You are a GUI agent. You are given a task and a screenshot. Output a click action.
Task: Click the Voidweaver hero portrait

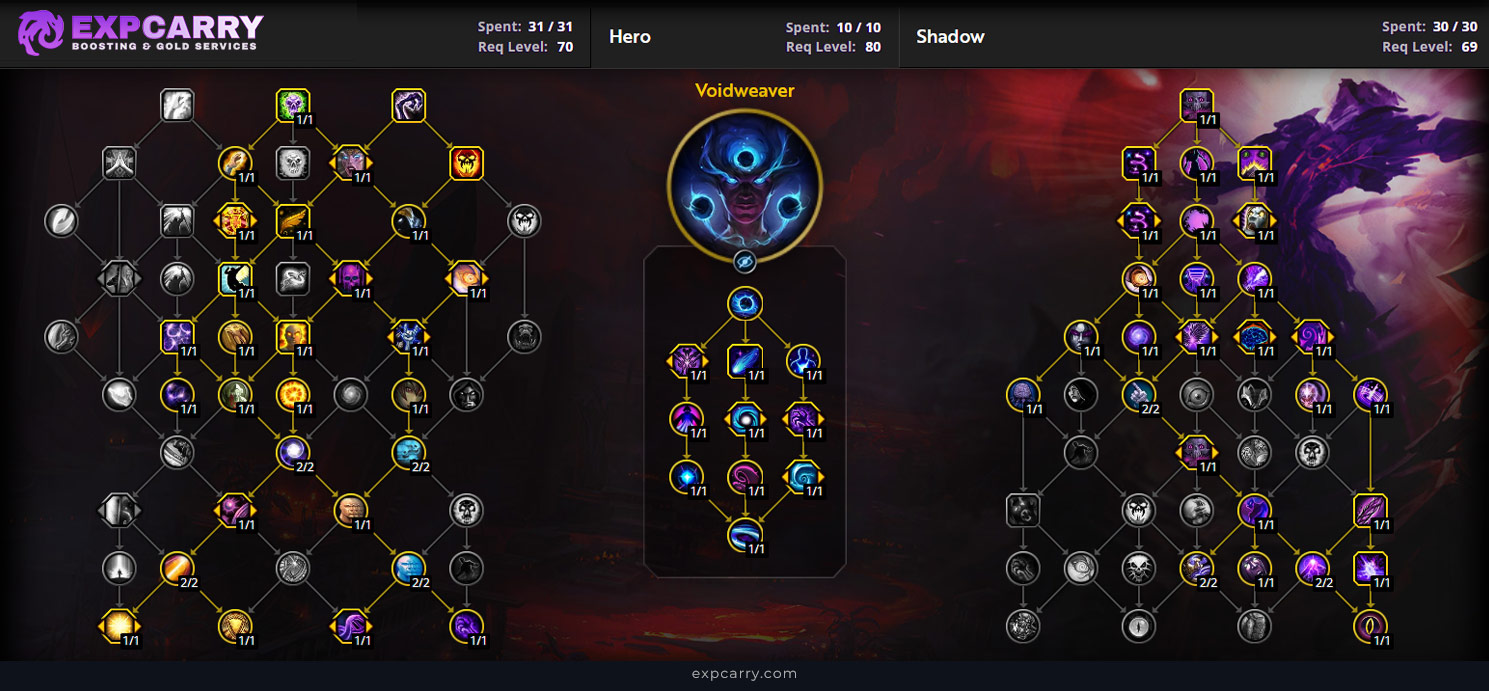[745, 188]
